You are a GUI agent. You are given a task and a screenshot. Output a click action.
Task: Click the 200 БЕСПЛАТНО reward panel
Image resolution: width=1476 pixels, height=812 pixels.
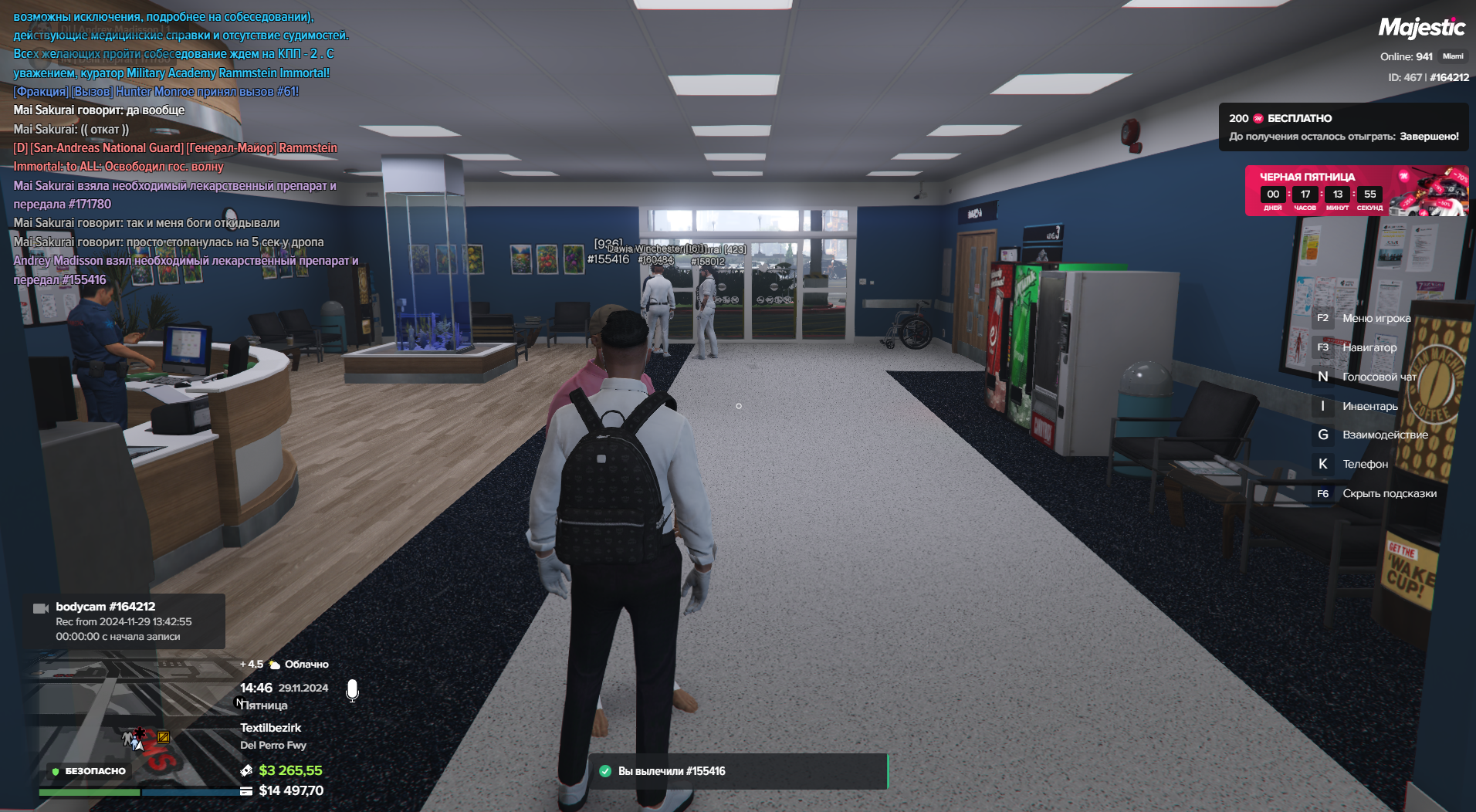[x=1342, y=127]
